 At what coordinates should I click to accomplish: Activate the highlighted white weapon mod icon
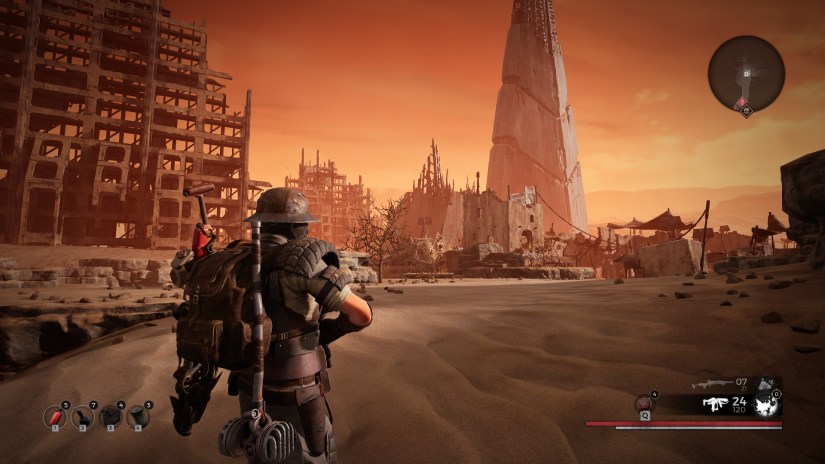pos(767,406)
